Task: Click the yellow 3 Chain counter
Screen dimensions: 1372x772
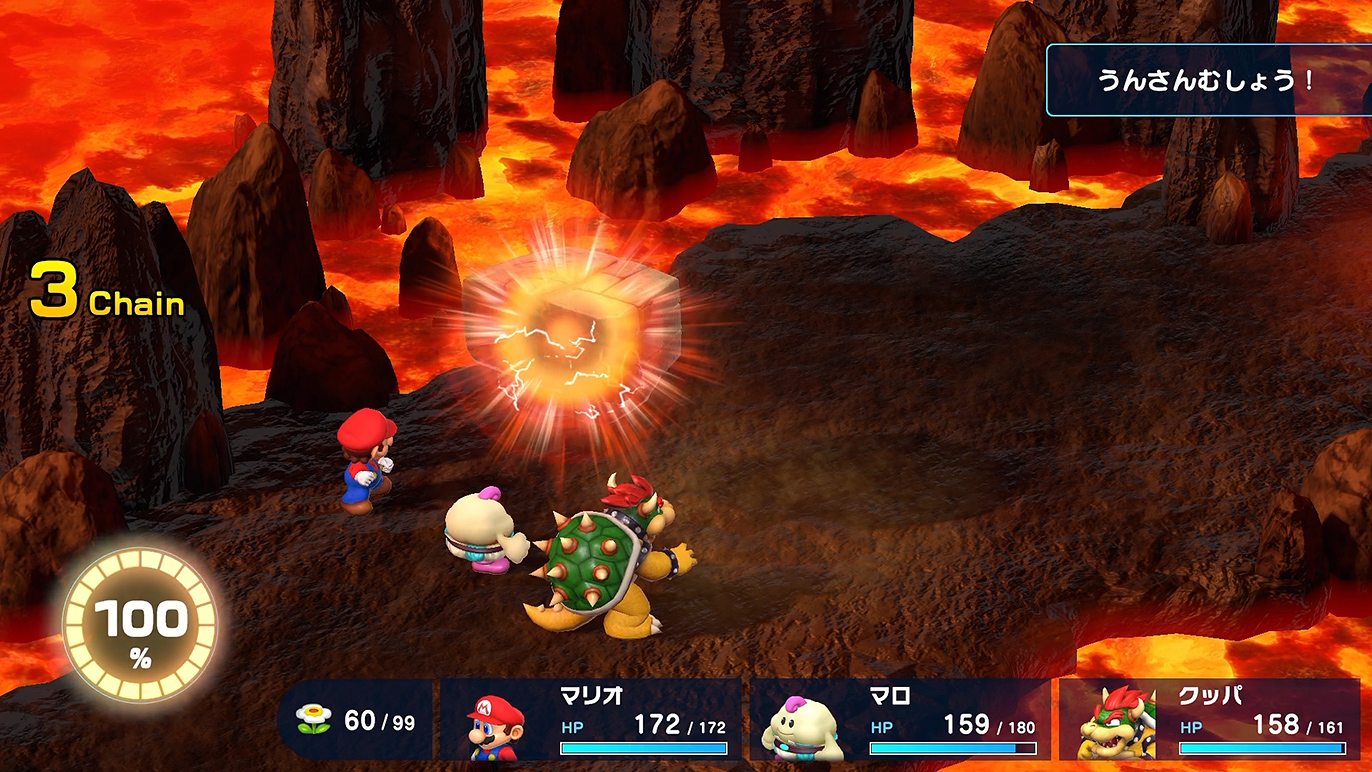Action: [106, 290]
